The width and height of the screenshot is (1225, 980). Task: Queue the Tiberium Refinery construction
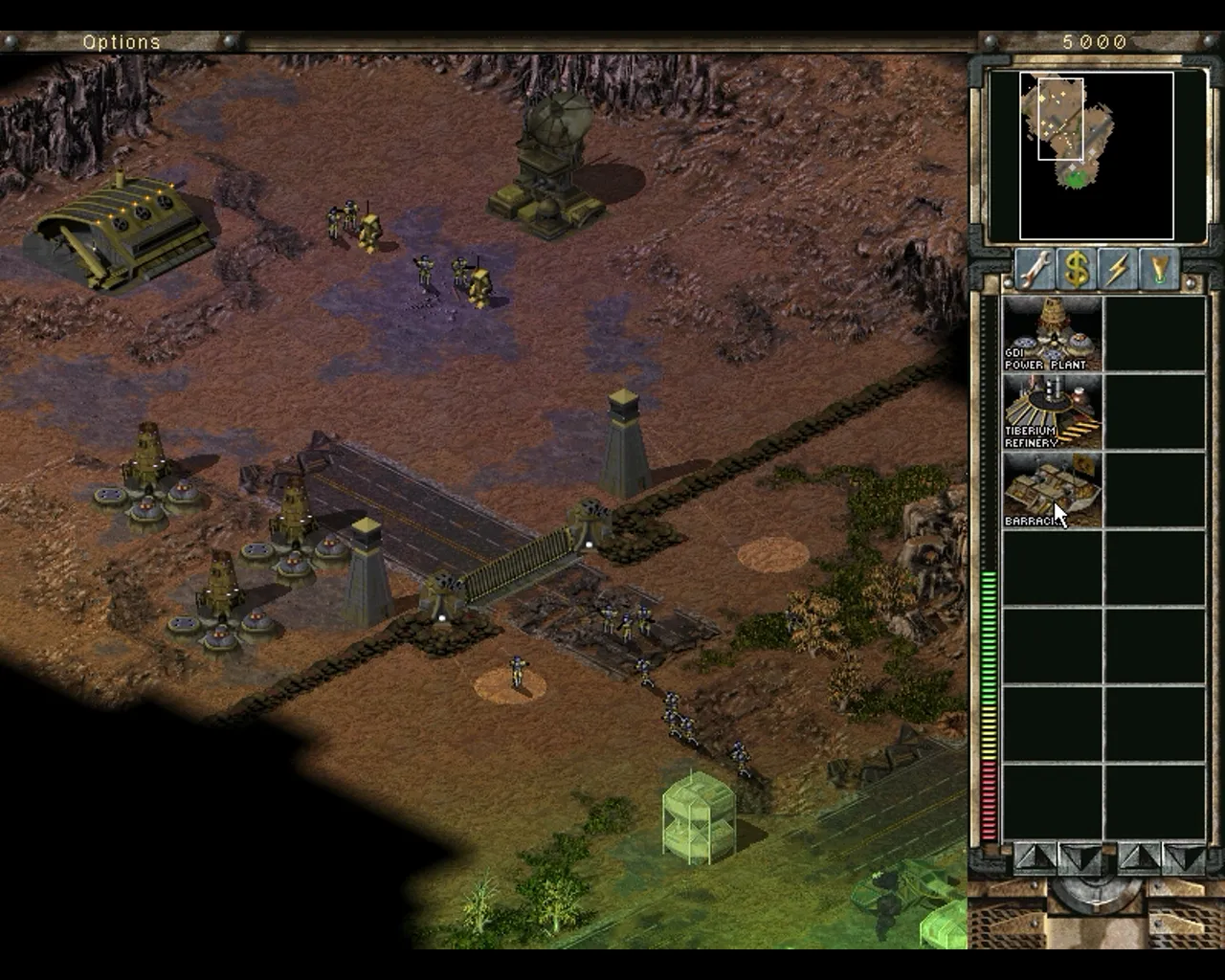pyautogui.click(x=1052, y=412)
